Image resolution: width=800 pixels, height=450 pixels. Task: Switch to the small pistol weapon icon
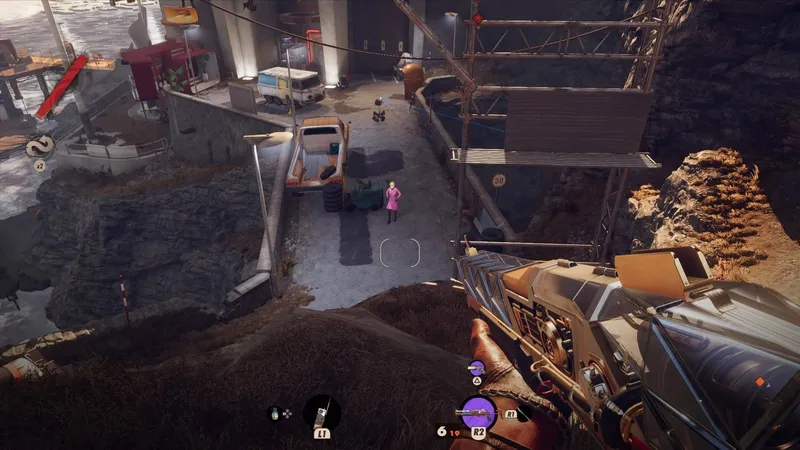pyautogui.click(x=477, y=370)
